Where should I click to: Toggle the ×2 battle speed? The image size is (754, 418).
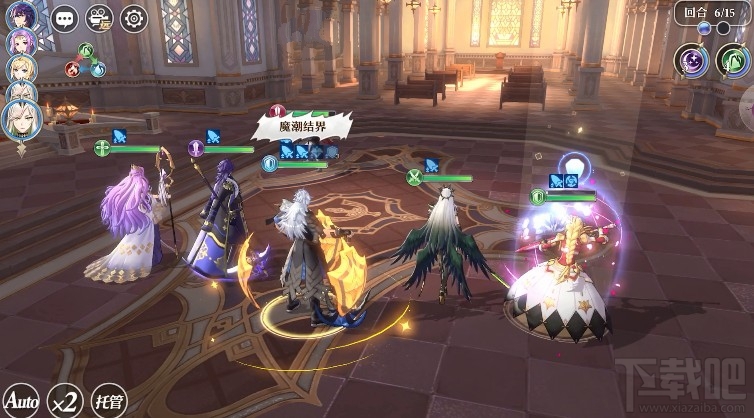65,401
